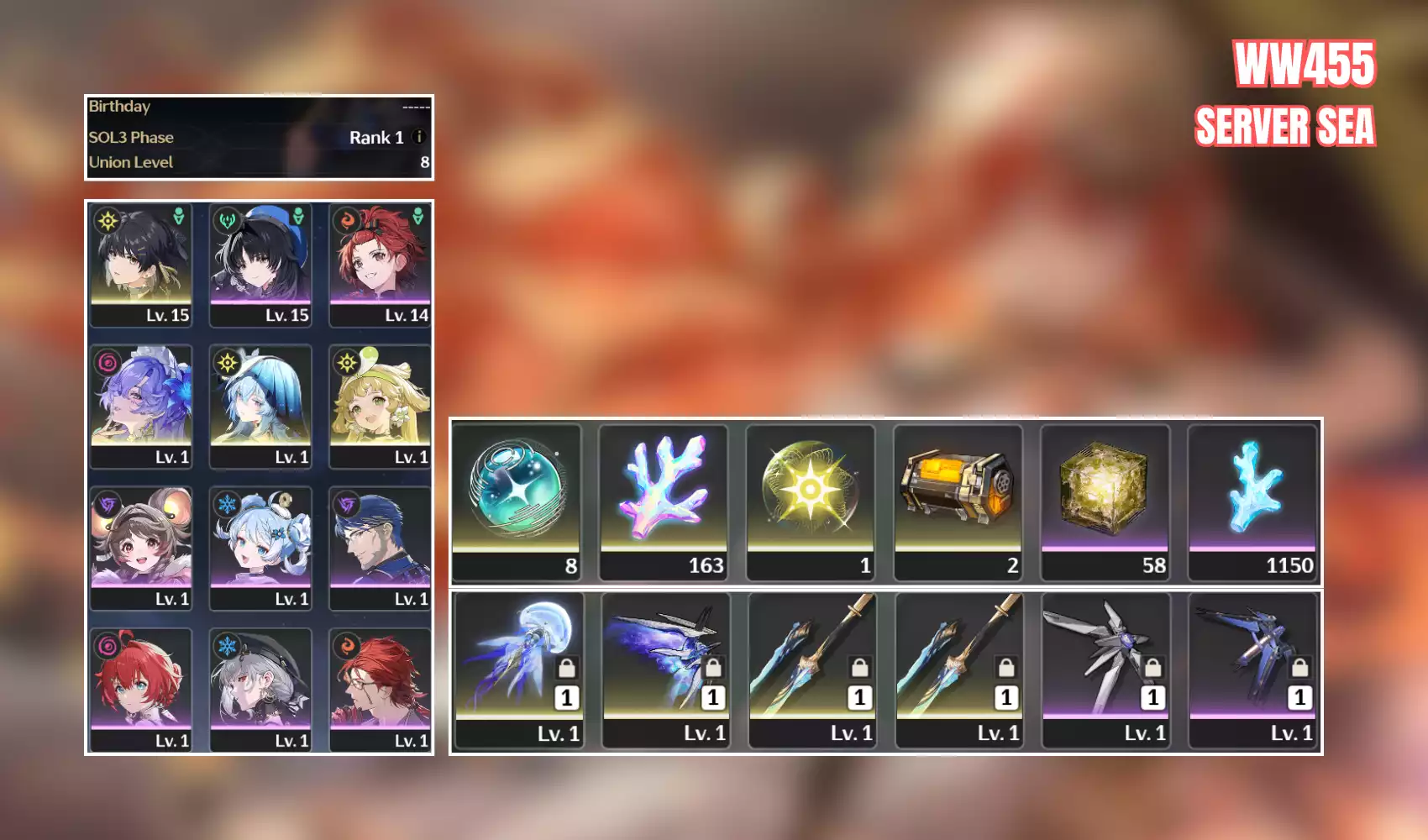
Task: Select the brown-haired character with round ear lights
Action: coord(141,548)
